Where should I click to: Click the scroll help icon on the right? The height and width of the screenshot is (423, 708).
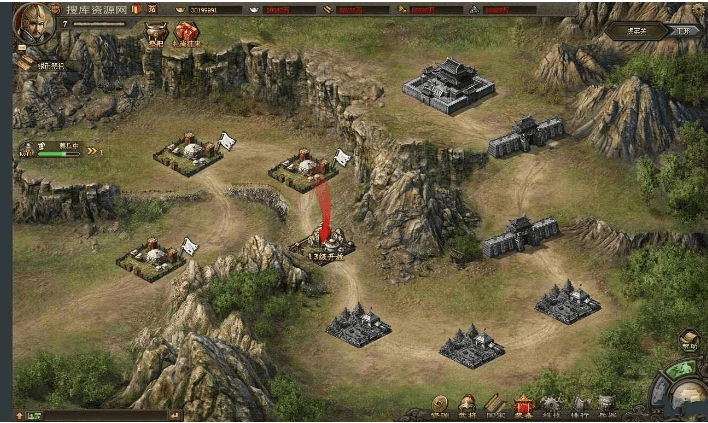pyautogui.click(x=688, y=341)
